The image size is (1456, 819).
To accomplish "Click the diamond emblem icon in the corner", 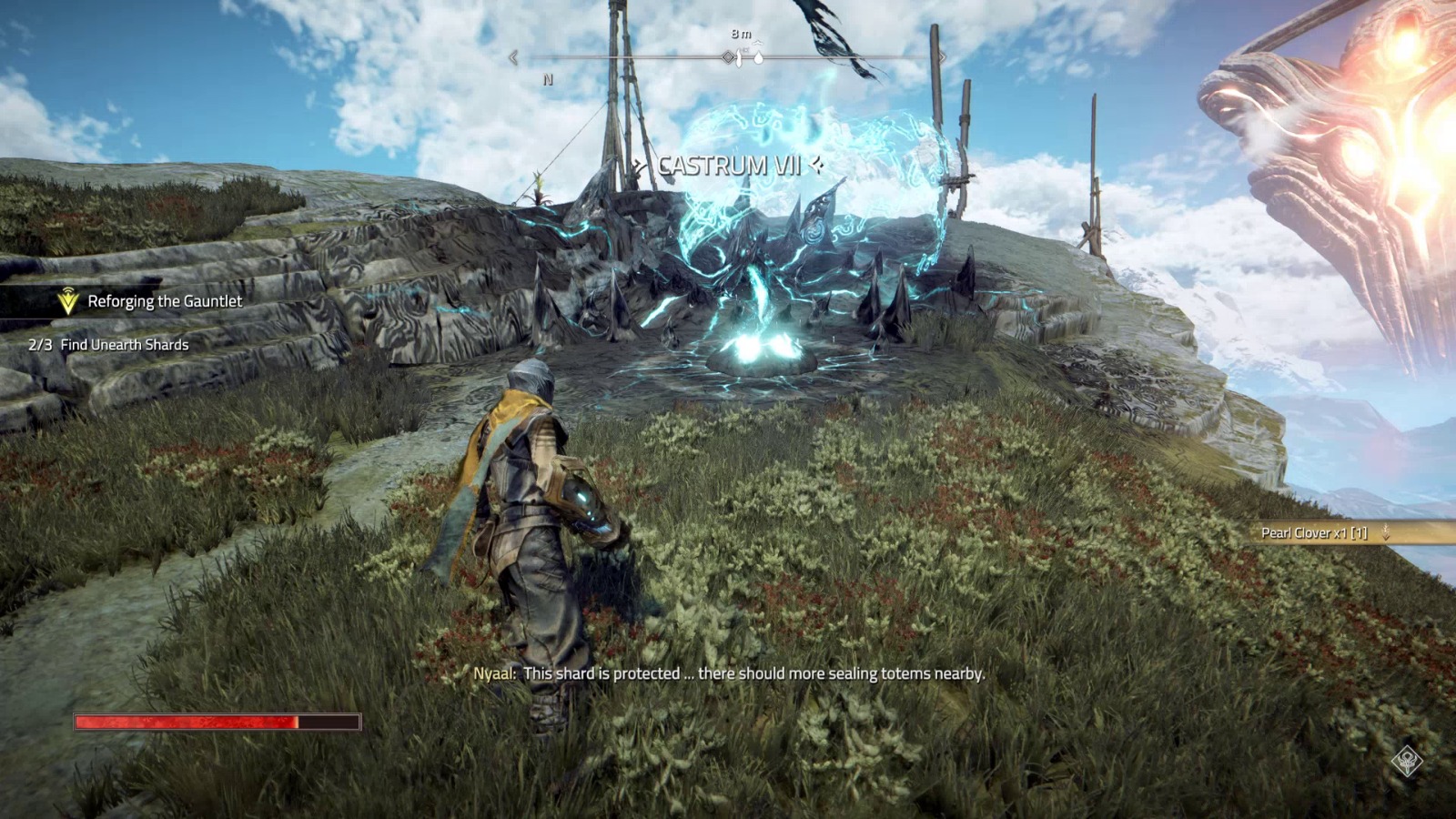I will pos(1407,760).
